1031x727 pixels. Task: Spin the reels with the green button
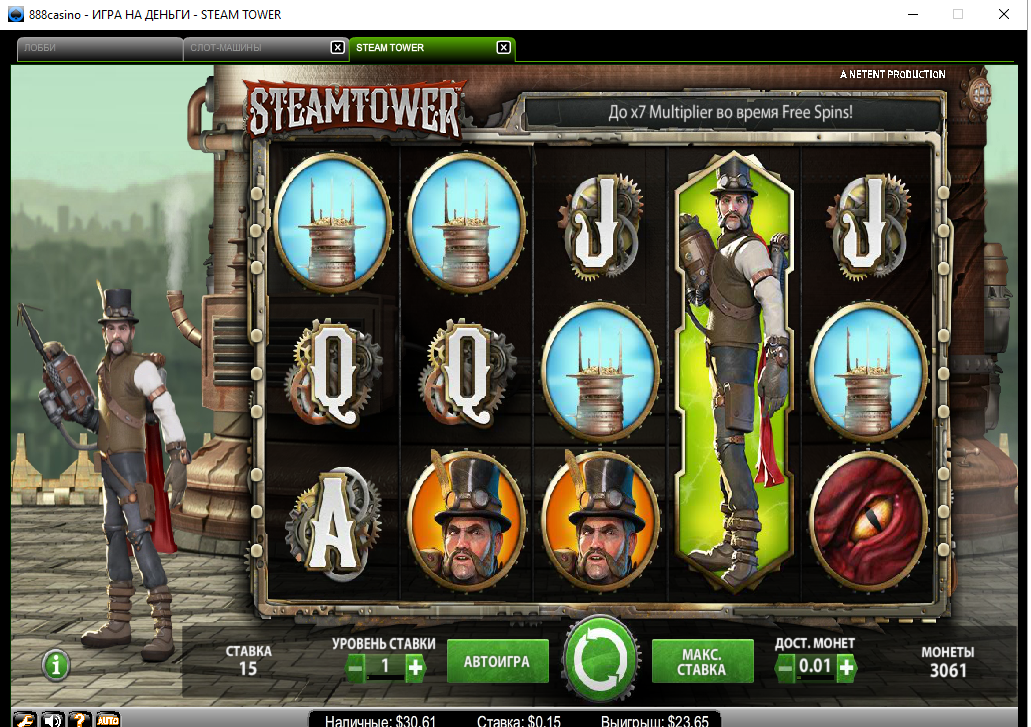600,660
